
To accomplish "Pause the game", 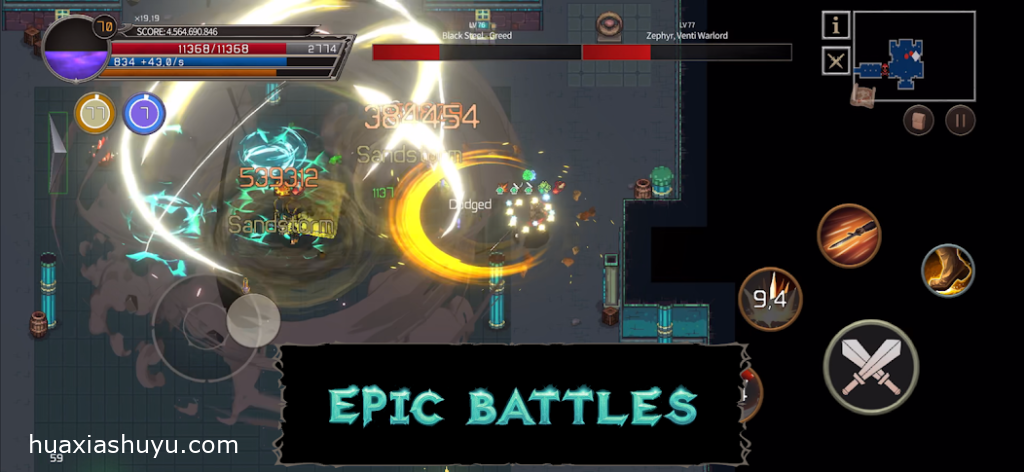I will (x=960, y=121).
